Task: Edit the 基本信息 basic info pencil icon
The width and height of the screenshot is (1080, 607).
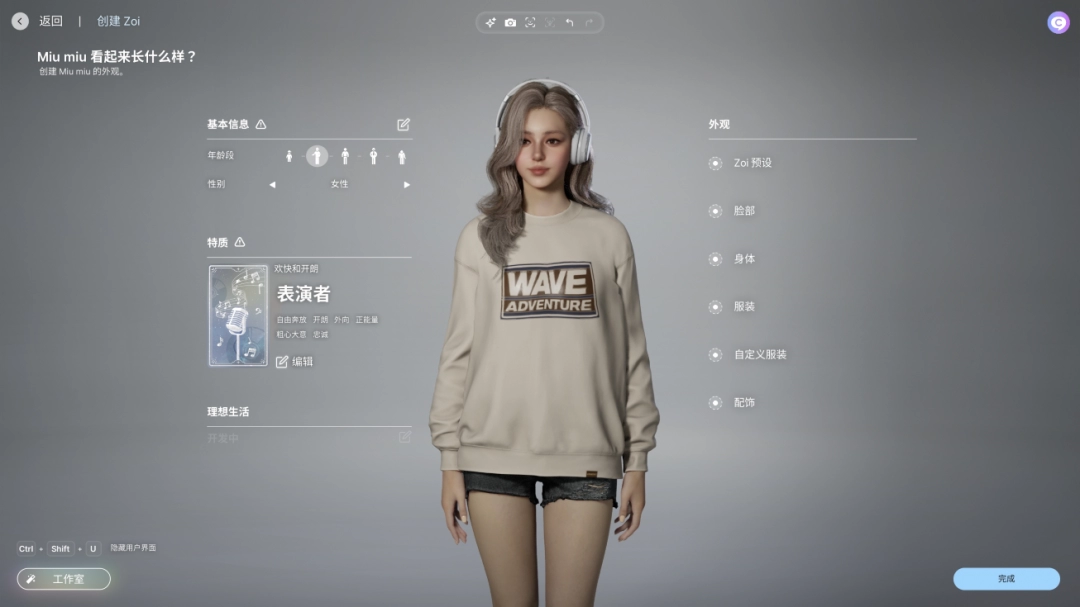Action: click(x=404, y=125)
